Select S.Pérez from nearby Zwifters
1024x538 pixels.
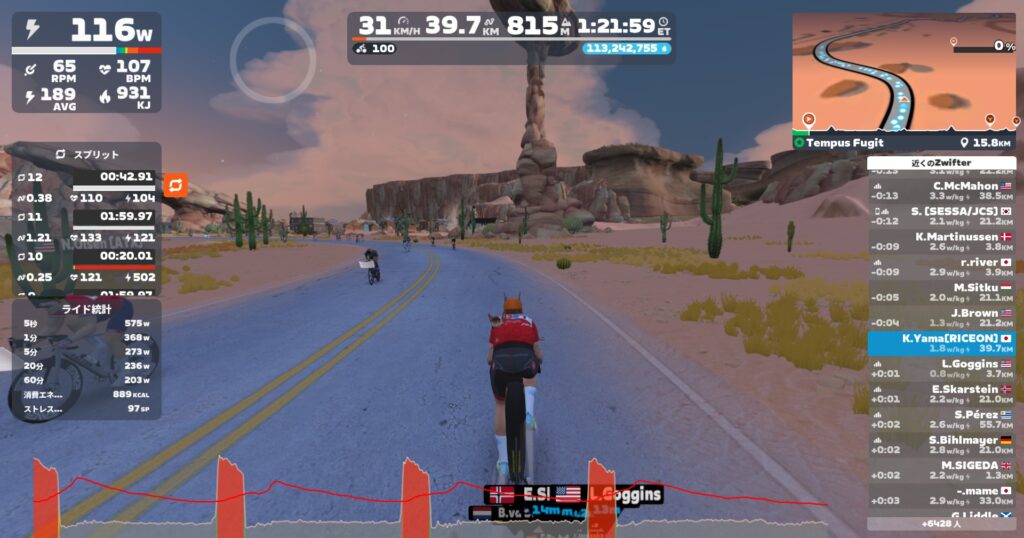941,420
